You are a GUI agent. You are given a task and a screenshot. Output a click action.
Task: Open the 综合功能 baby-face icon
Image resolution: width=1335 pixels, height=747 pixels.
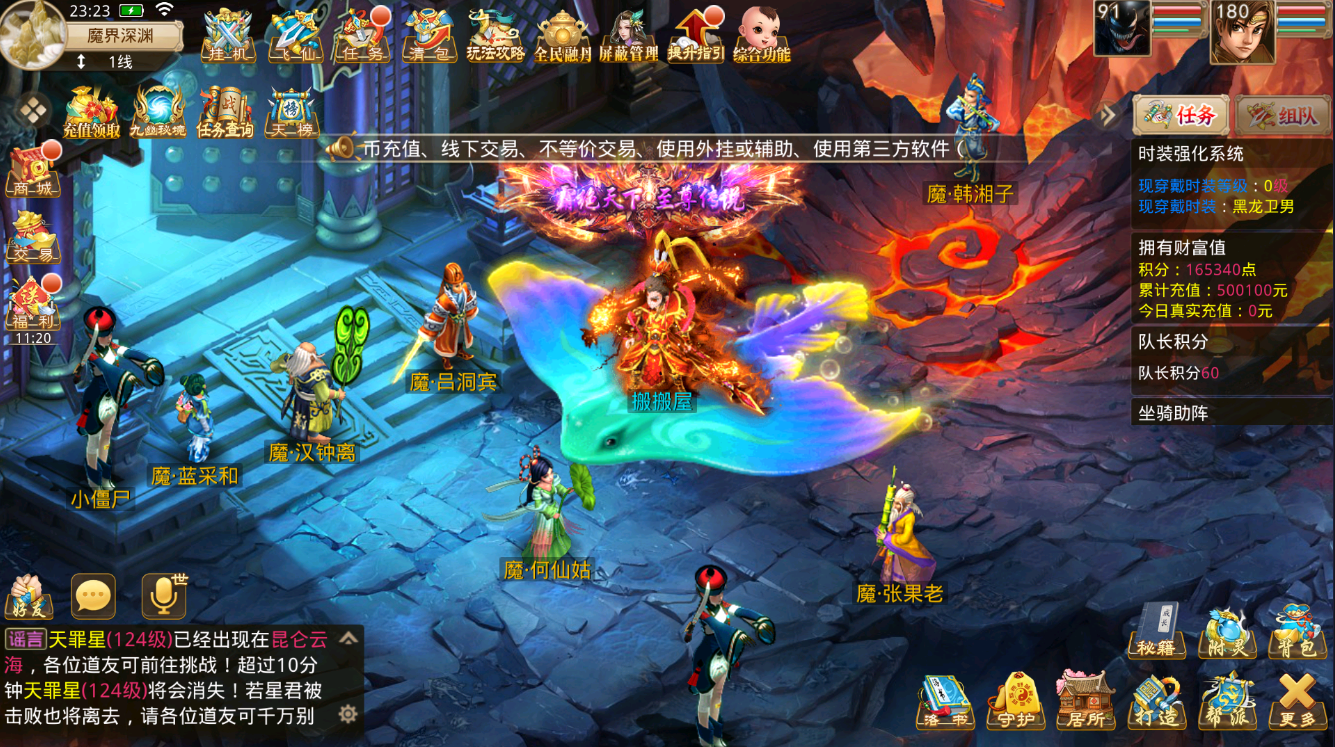[762, 36]
